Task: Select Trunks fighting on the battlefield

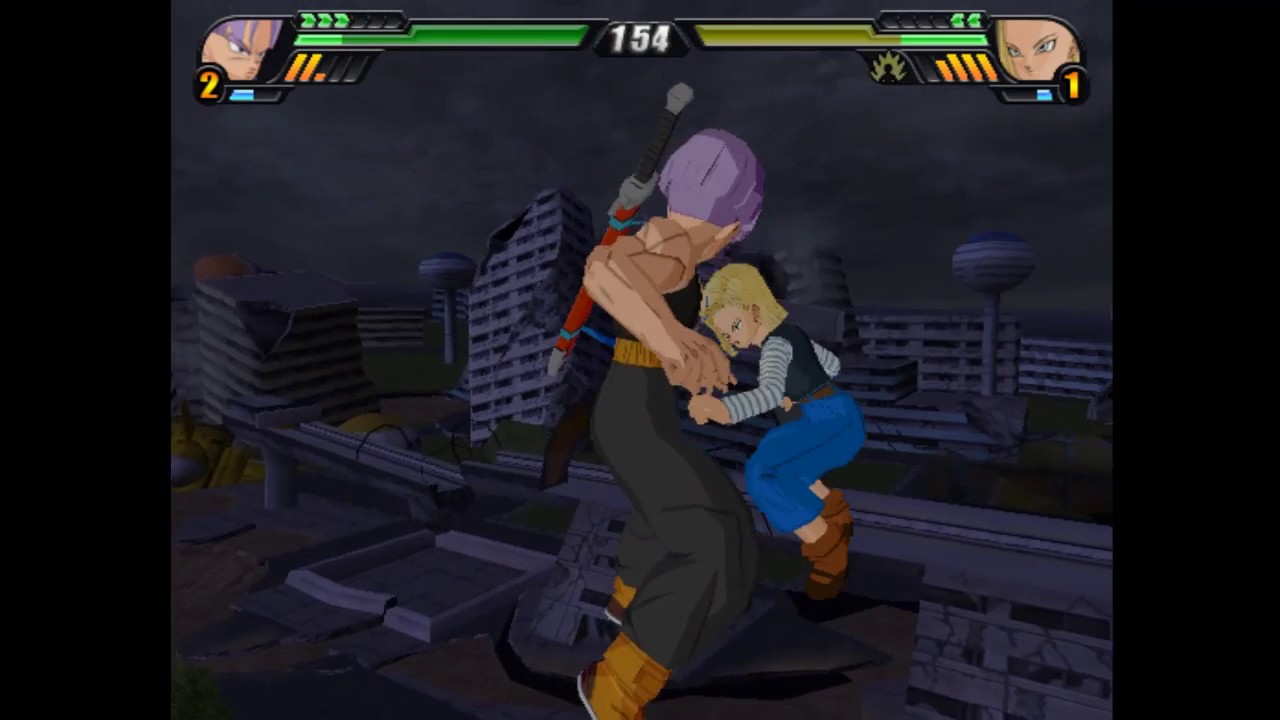Action: tap(650, 400)
